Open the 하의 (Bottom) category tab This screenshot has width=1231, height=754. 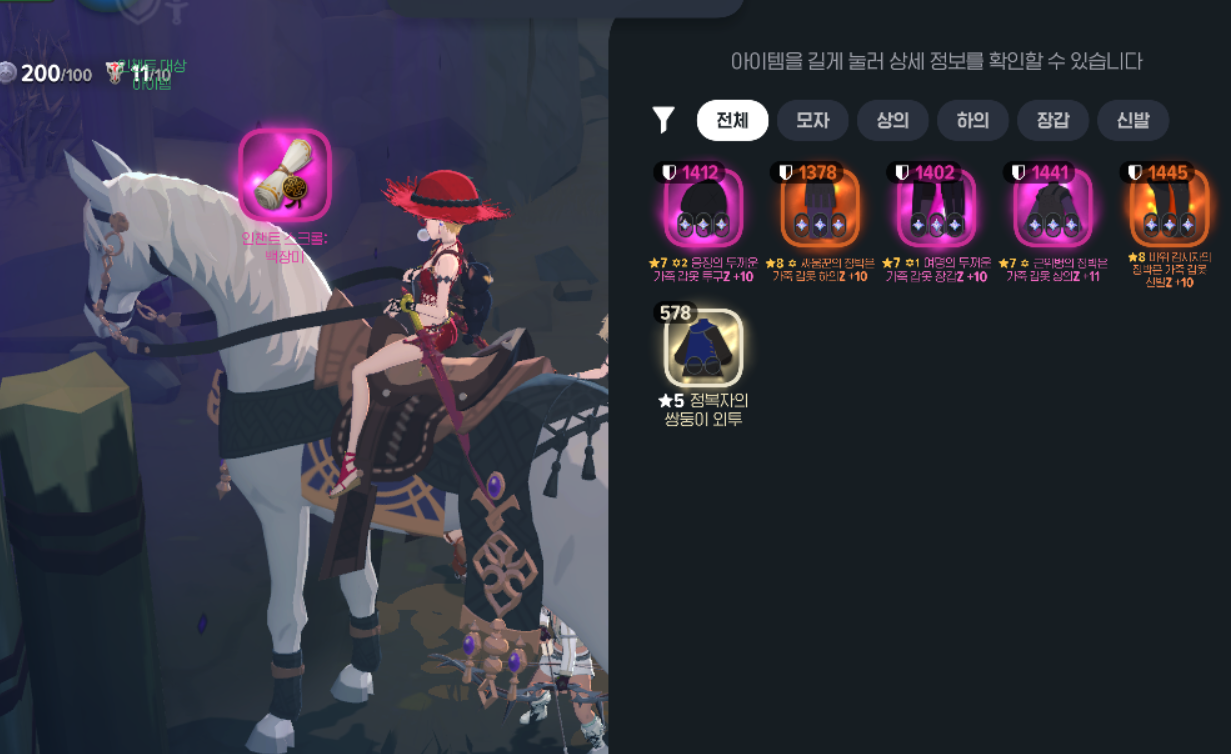pyautogui.click(x=972, y=121)
